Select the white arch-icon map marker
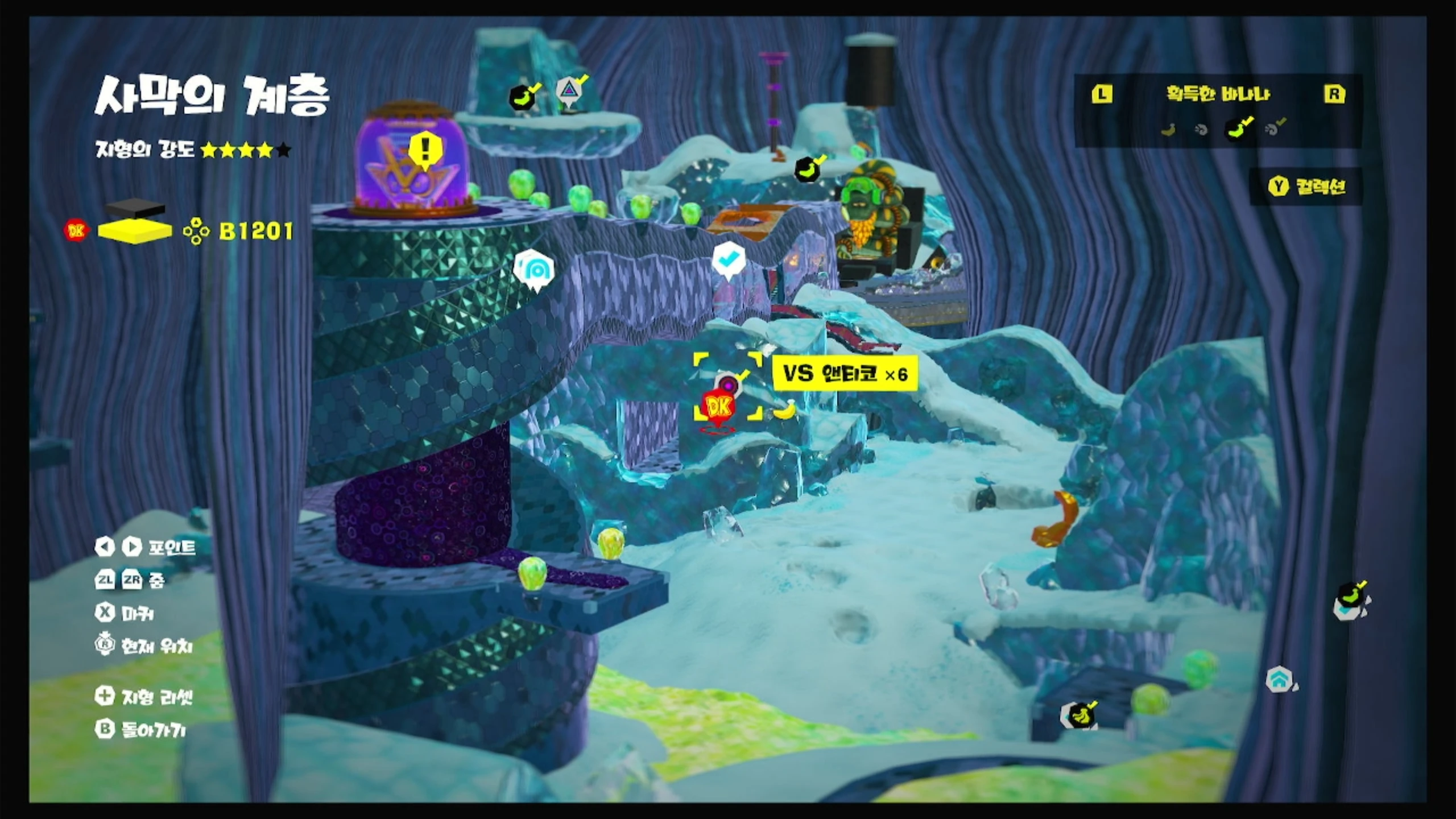 535,270
